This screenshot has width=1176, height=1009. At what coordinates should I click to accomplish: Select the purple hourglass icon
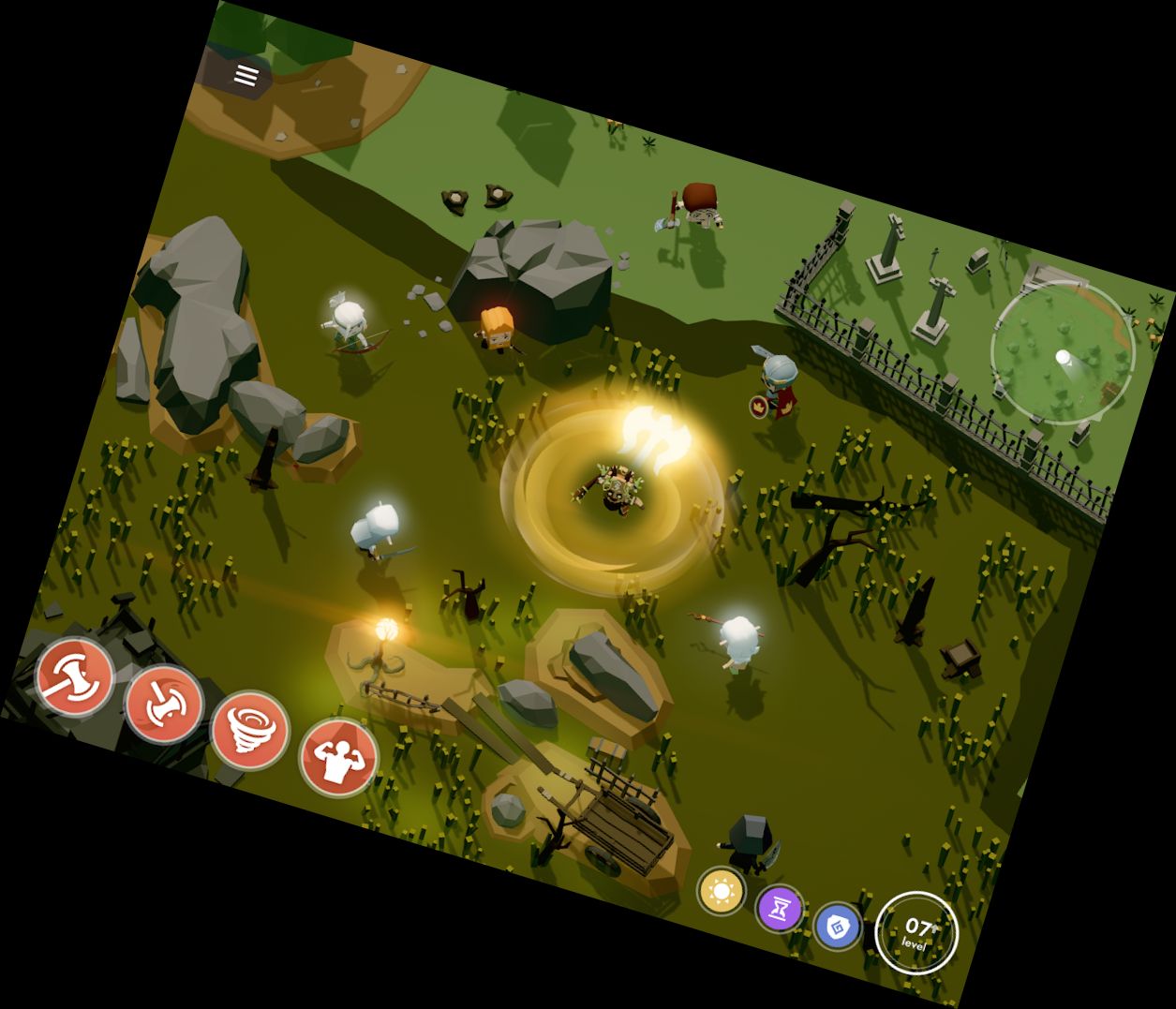pyautogui.click(x=780, y=908)
